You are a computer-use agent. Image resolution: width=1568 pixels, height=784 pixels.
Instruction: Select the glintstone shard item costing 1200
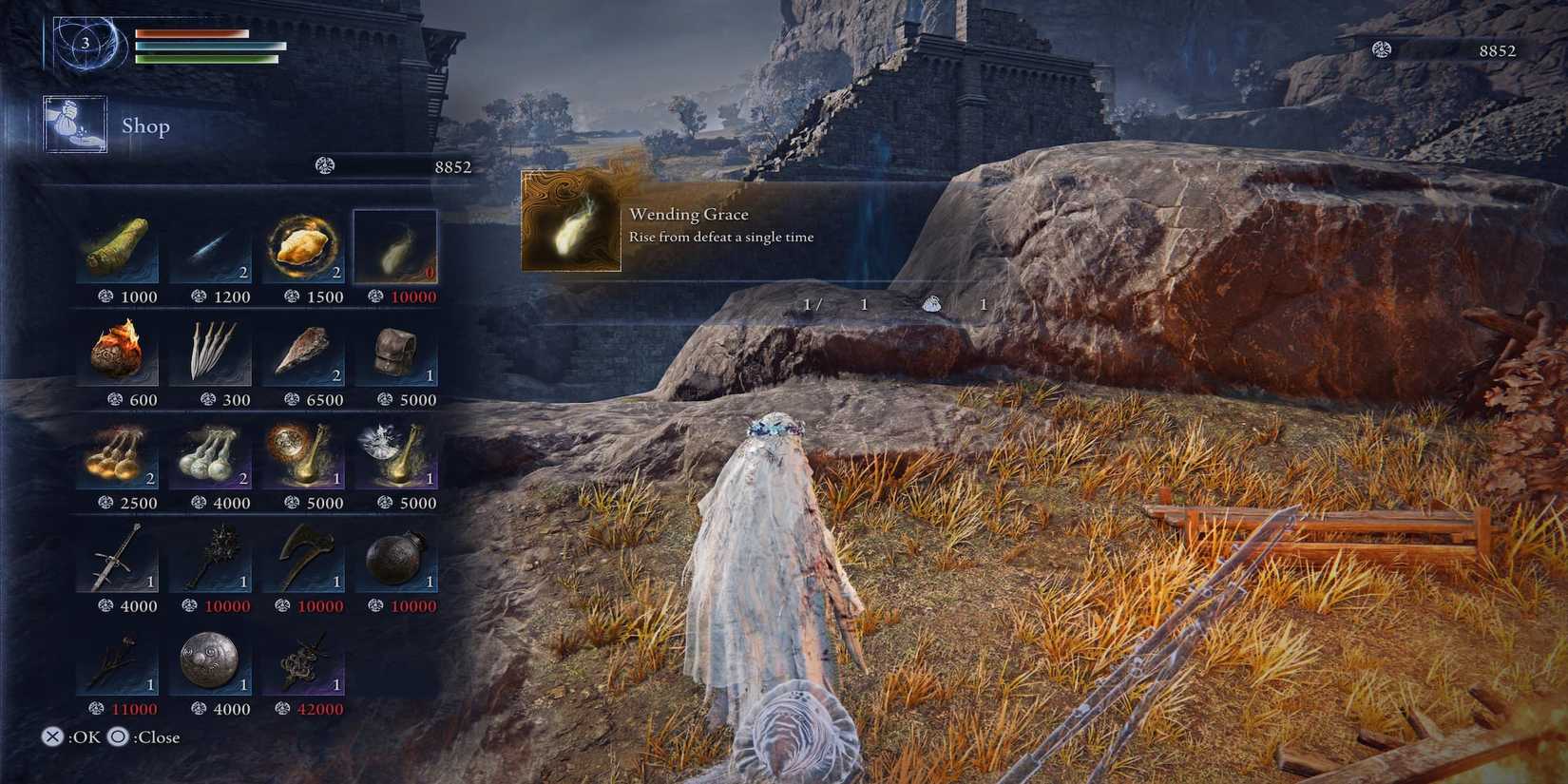pos(209,247)
